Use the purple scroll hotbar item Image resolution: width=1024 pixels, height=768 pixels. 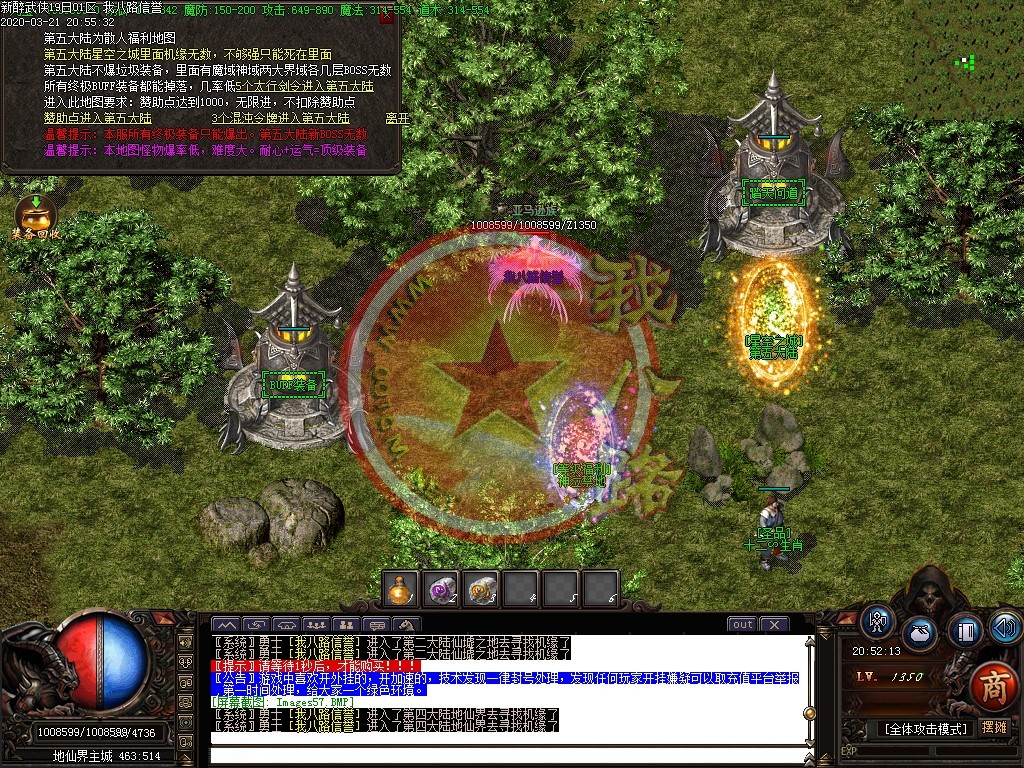point(441,590)
